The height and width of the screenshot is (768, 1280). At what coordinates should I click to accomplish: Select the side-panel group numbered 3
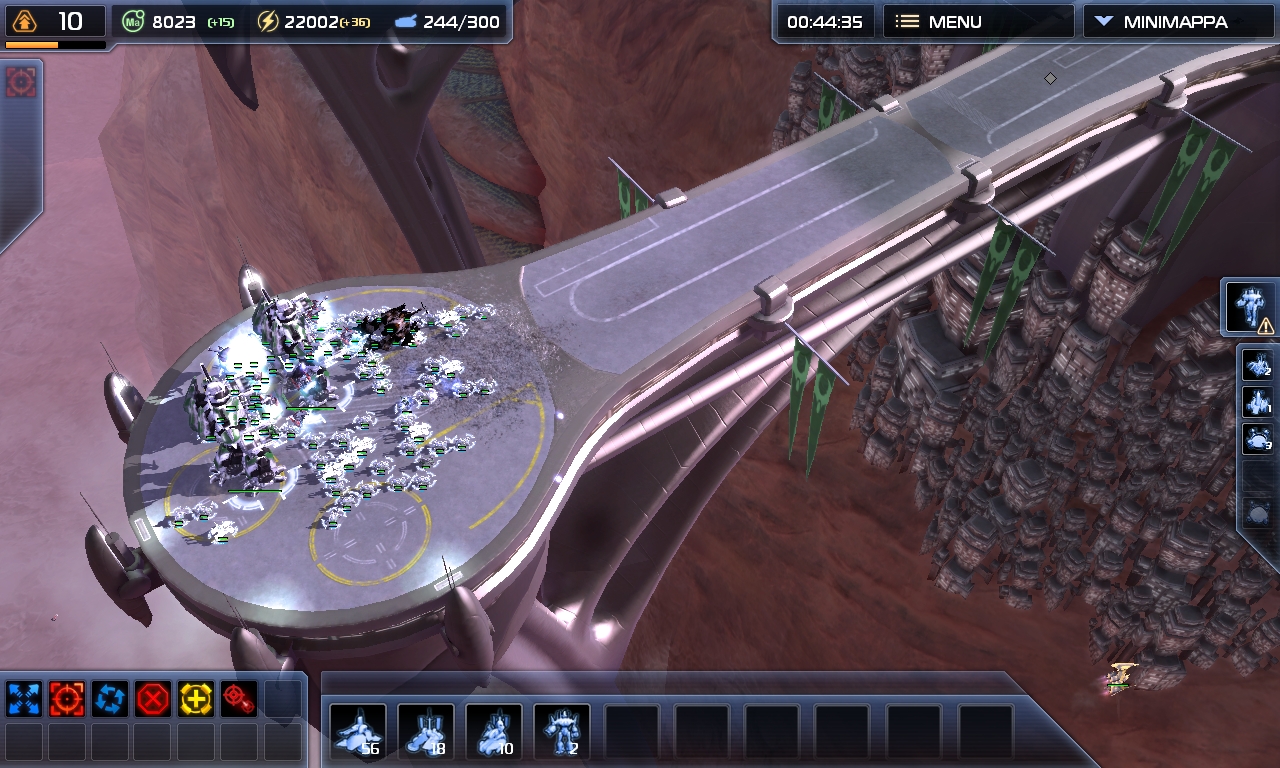click(1257, 439)
